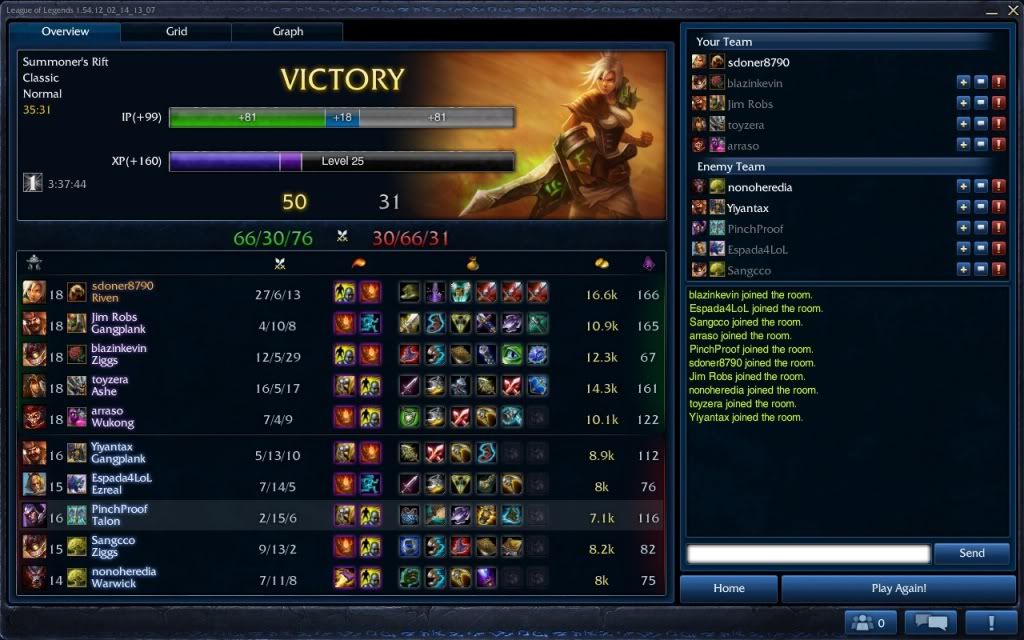Go to the Home screen
Viewport: 1024px width, 640px height.
tap(729, 589)
